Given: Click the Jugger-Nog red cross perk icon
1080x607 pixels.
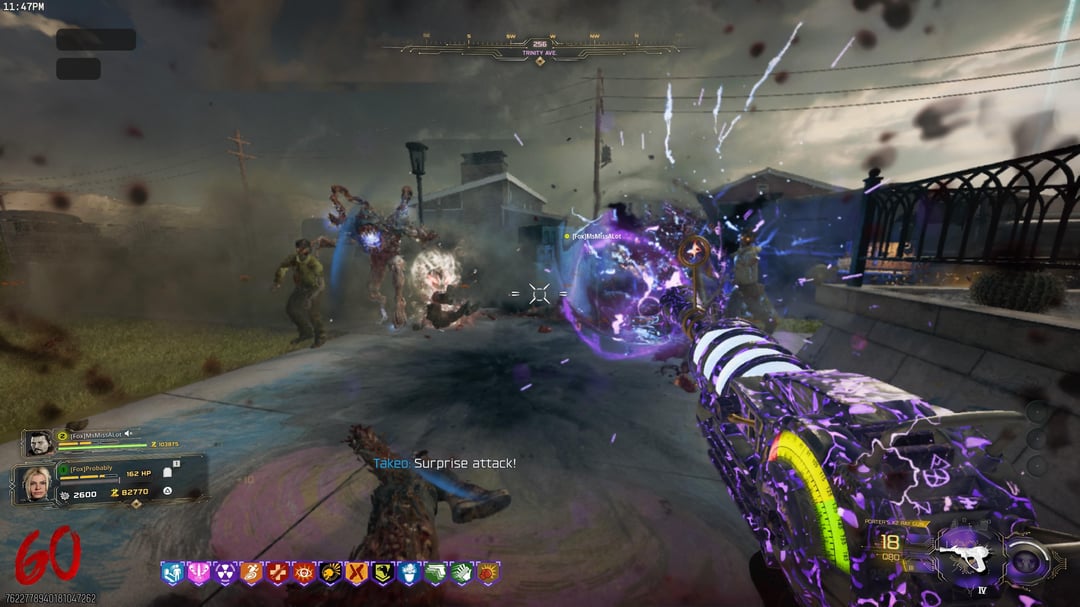Looking at the screenshot, I should [277, 573].
